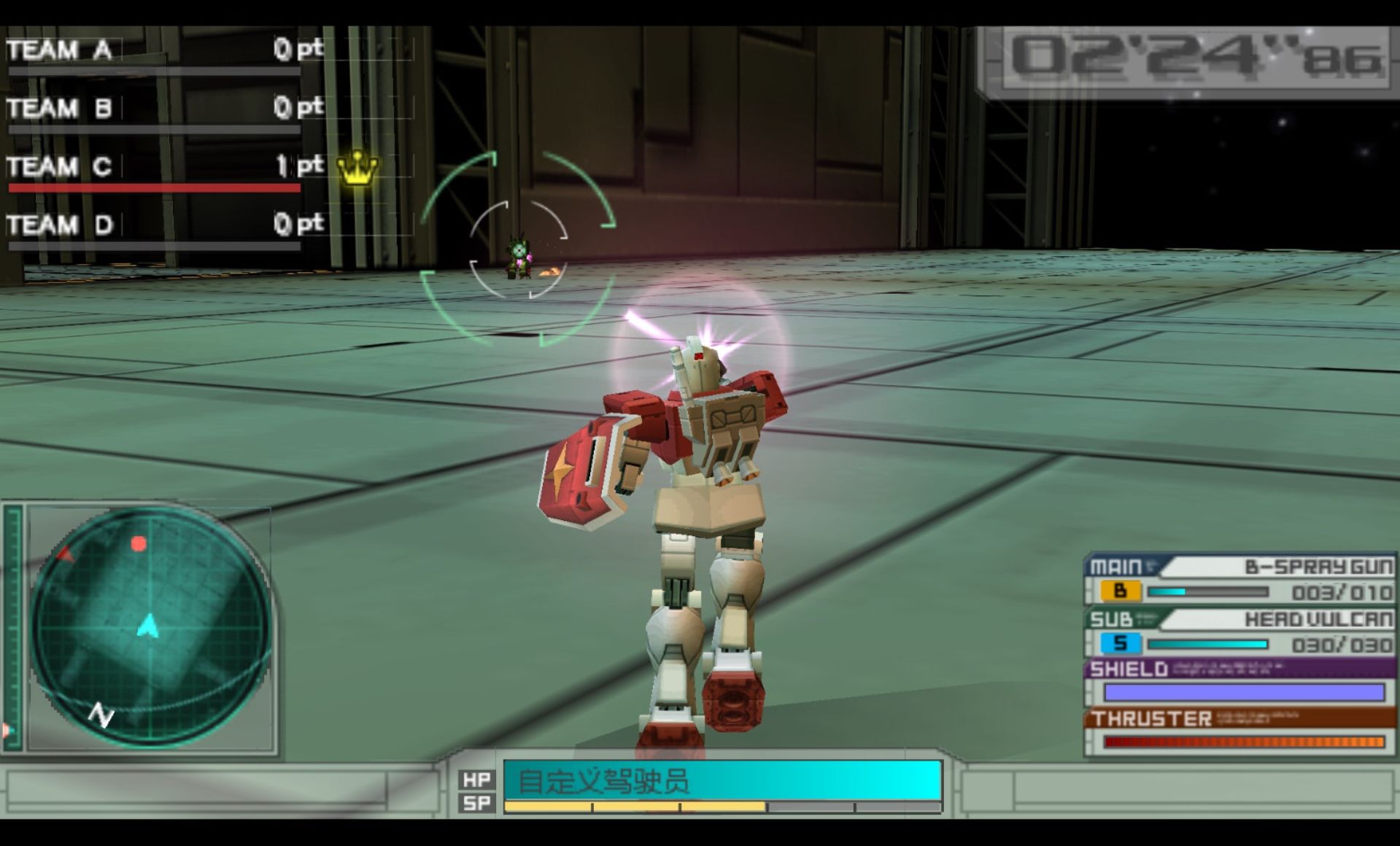
Task: Choose the Team B scoreboard row
Action: tap(164, 108)
